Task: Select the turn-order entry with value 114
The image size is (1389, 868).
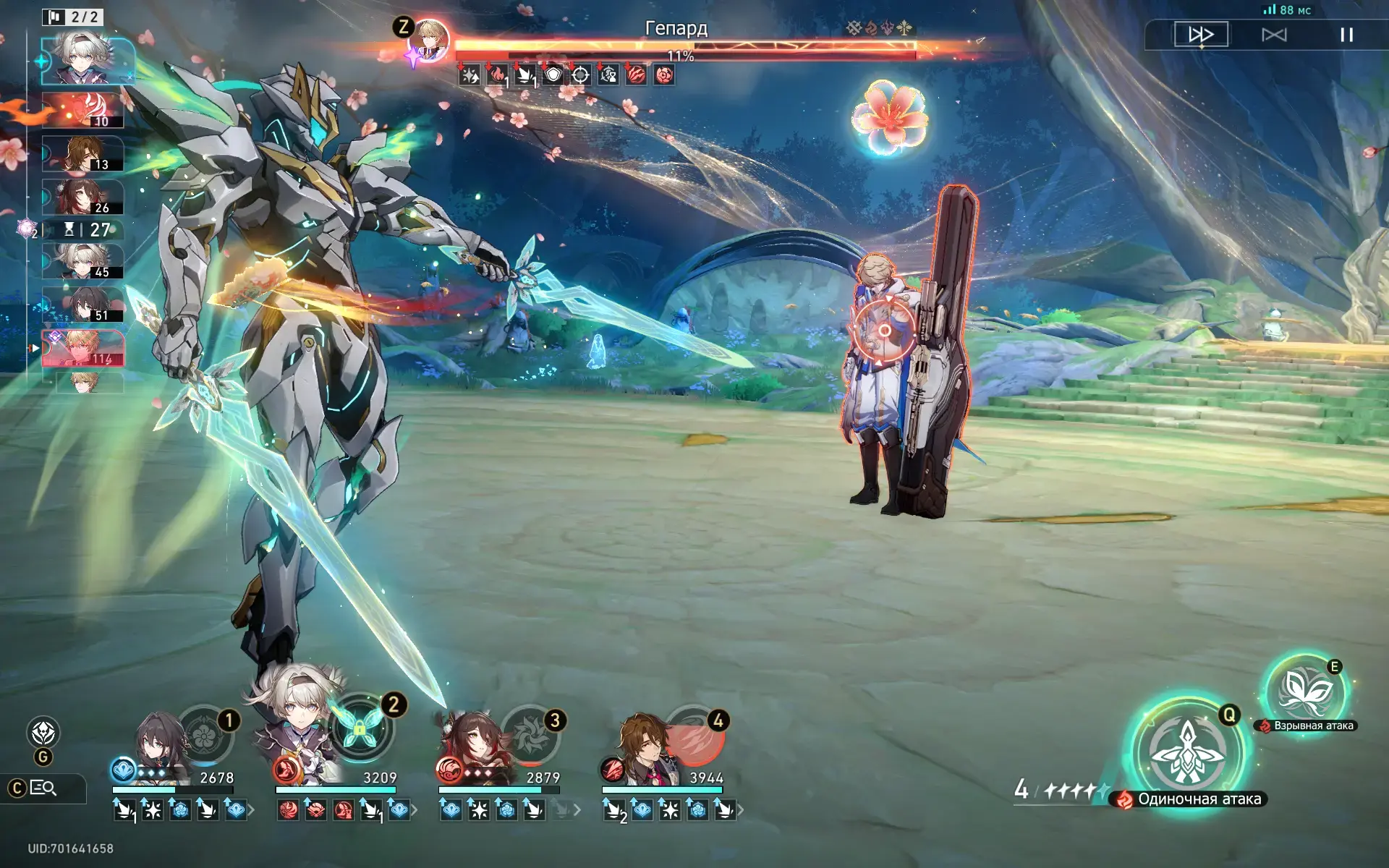Action: tap(84, 349)
